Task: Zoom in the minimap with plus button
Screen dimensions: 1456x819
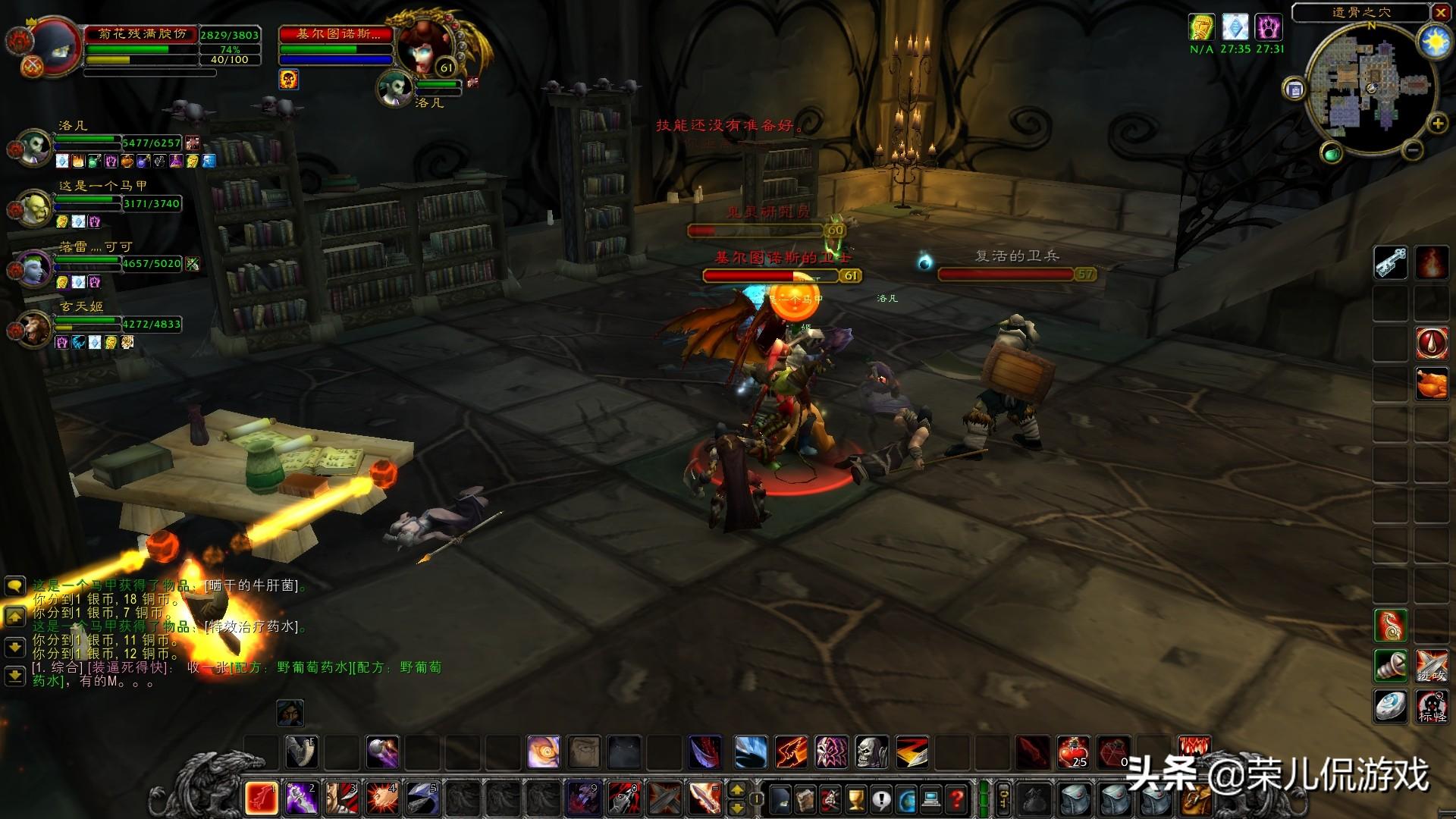Action: [x=1437, y=124]
